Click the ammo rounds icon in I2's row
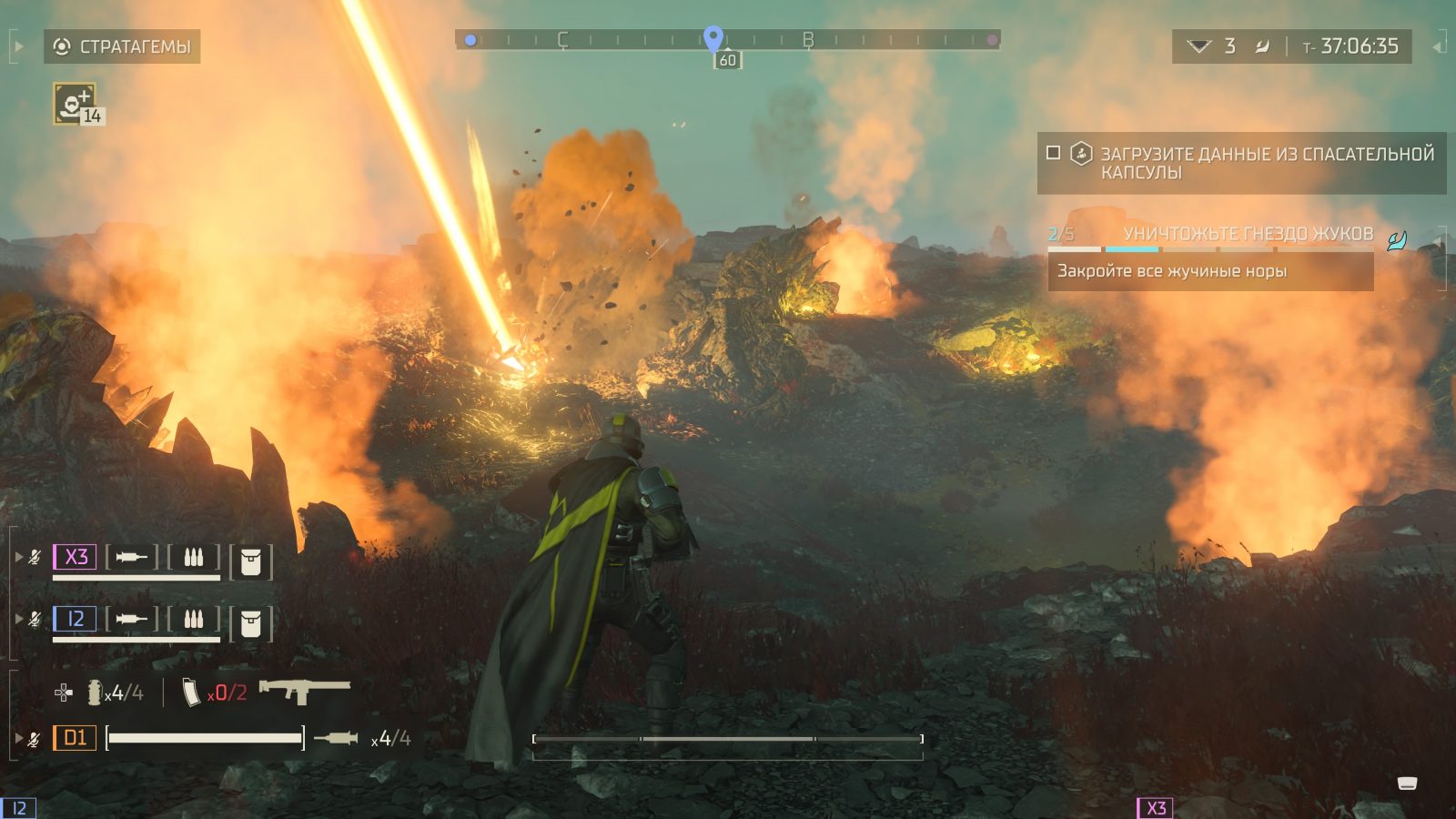This screenshot has height=819, width=1456. (x=193, y=620)
